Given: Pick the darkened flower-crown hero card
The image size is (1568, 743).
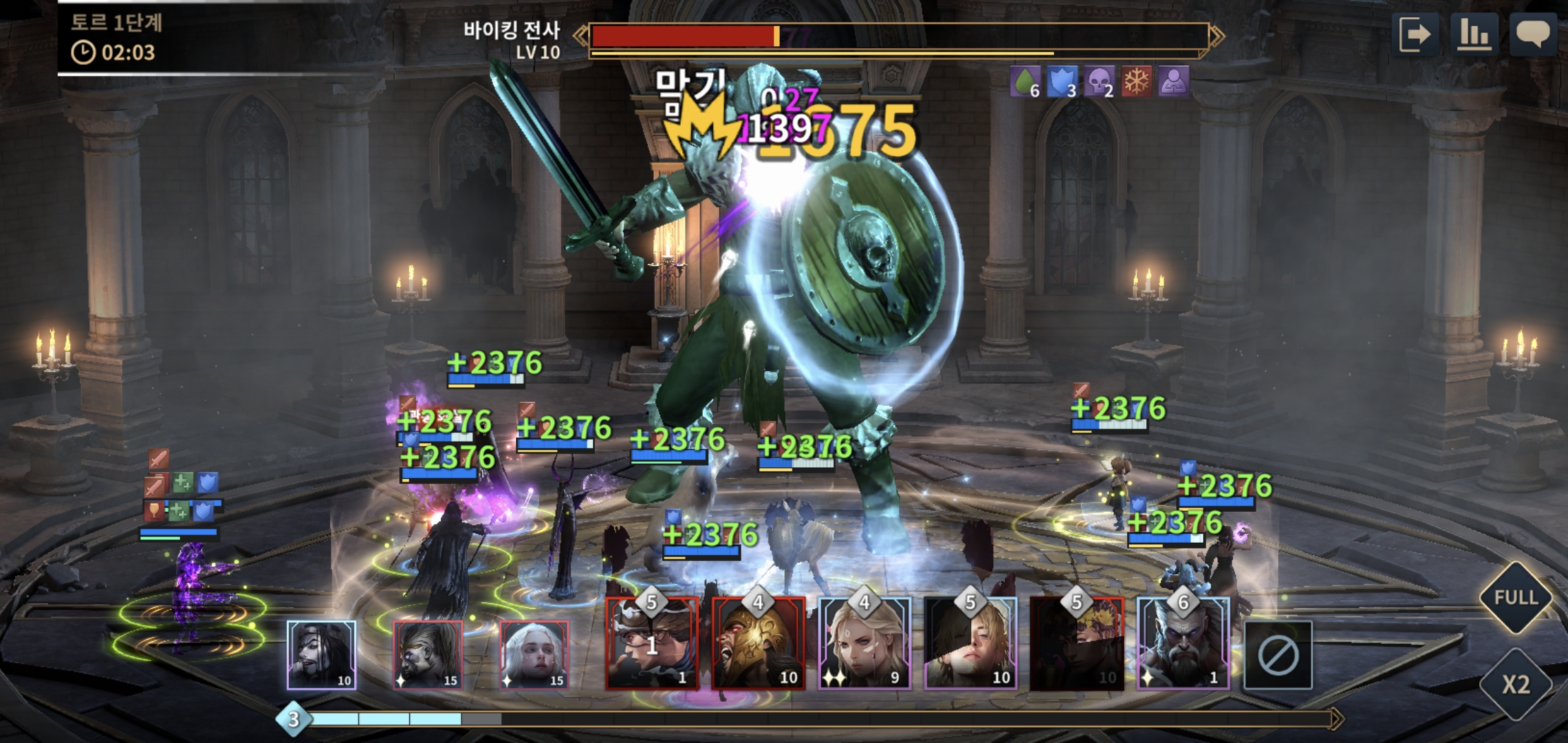Looking at the screenshot, I should [1076, 645].
